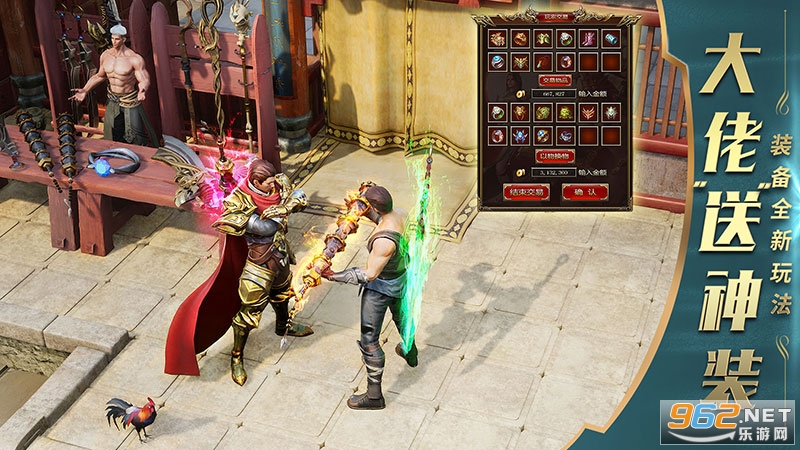Select the green skull helmet slot
800x450 pixels.
(x=566, y=112)
